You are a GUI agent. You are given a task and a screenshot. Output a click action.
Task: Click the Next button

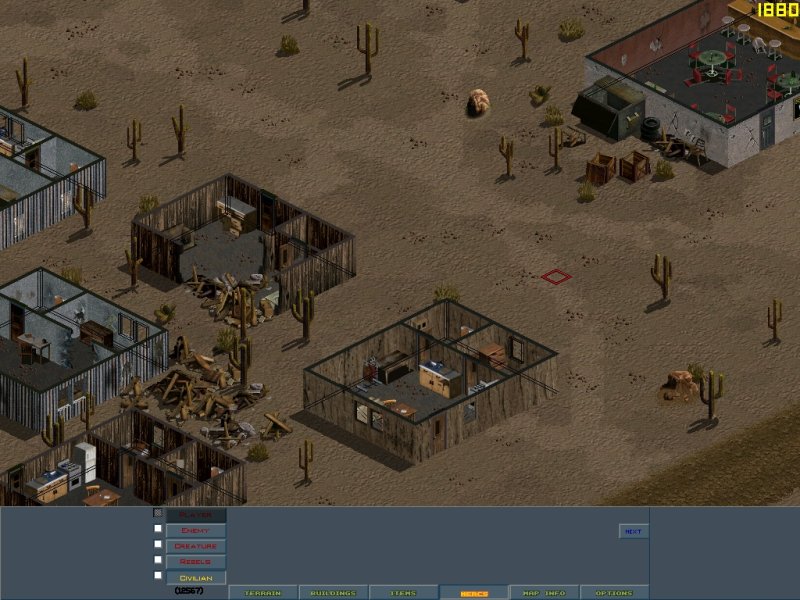[633, 531]
